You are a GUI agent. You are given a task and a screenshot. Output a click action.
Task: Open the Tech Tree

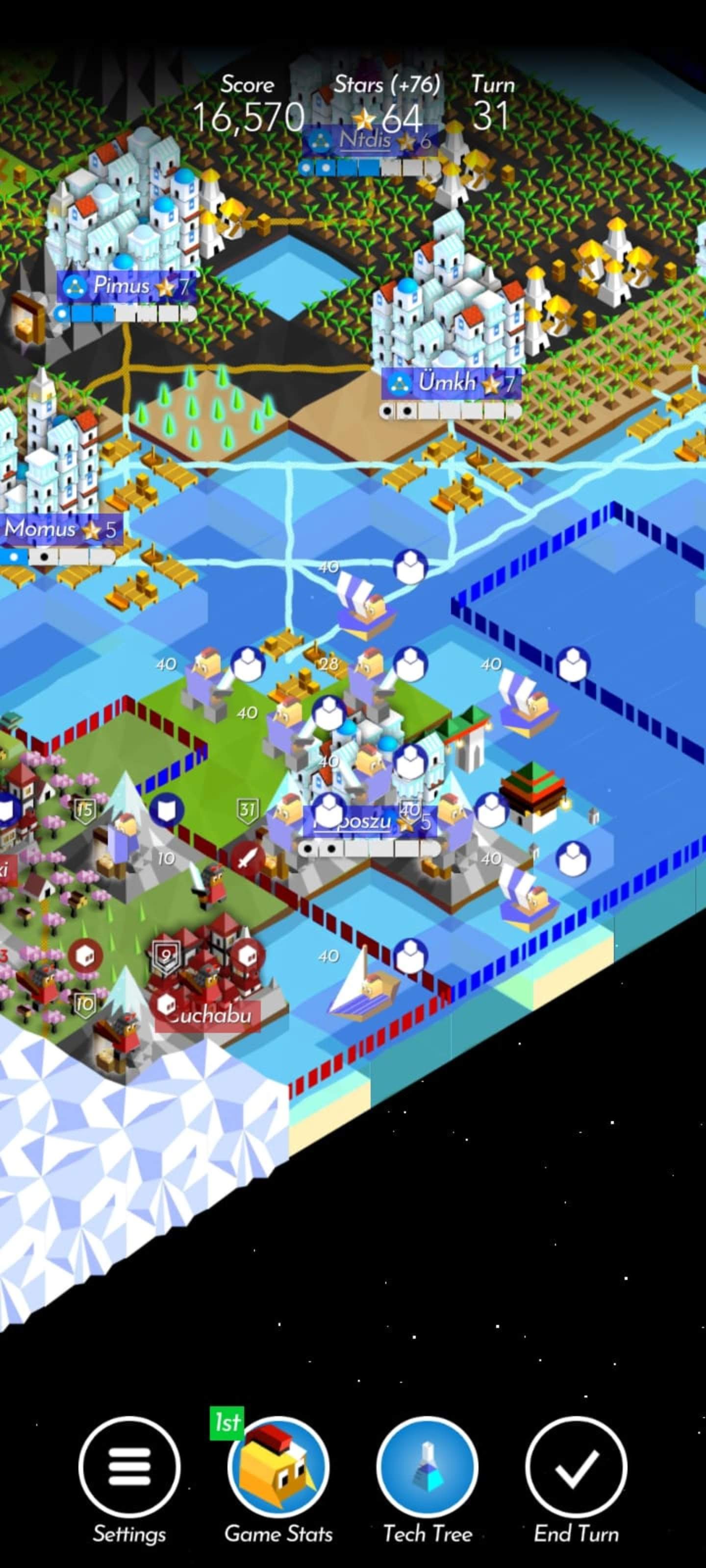coord(427,1467)
